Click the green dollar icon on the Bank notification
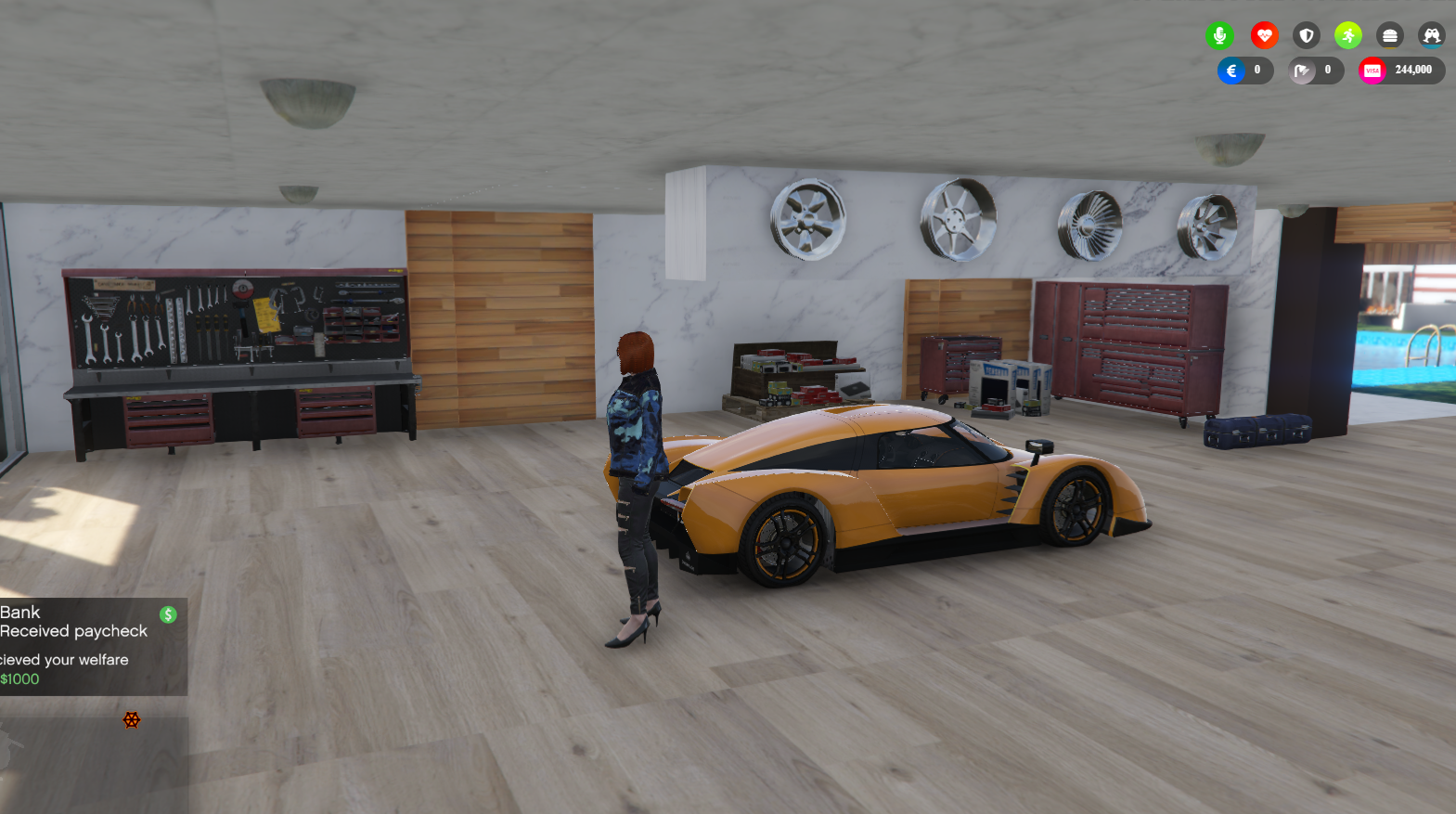This screenshot has width=1456, height=814. pyautogui.click(x=167, y=614)
